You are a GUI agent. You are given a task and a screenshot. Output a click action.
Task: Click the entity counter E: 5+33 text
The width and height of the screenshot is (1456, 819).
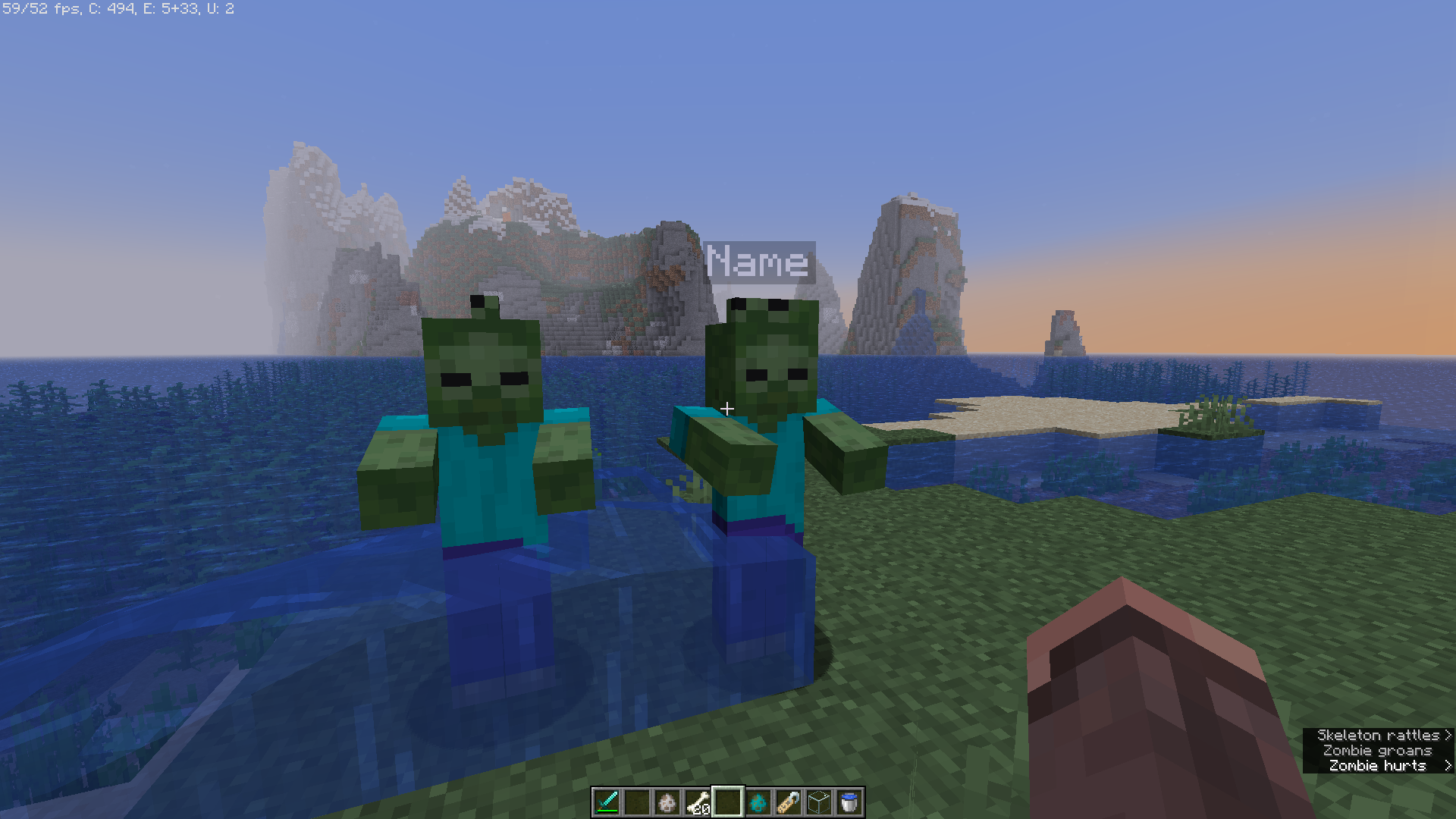[x=171, y=9]
